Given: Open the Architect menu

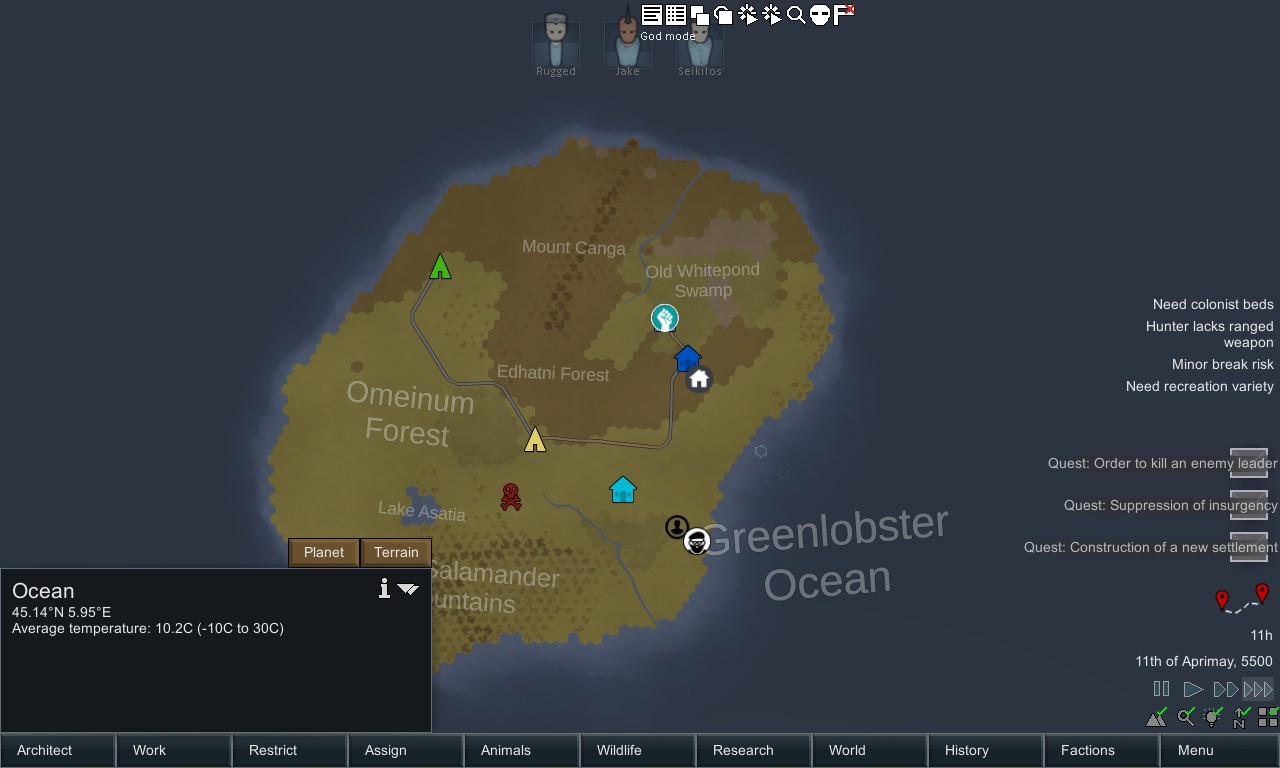Looking at the screenshot, I should 58,750.
